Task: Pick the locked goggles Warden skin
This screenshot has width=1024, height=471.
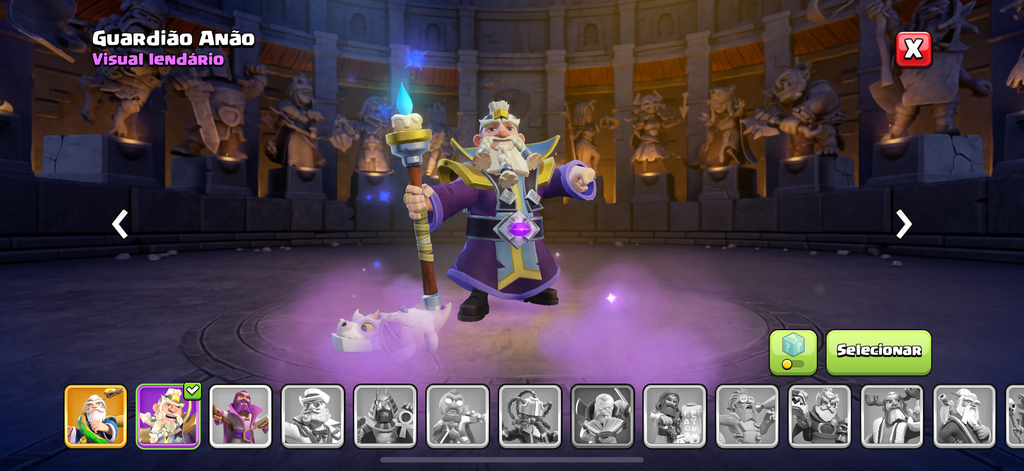Action: click(x=747, y=416)
